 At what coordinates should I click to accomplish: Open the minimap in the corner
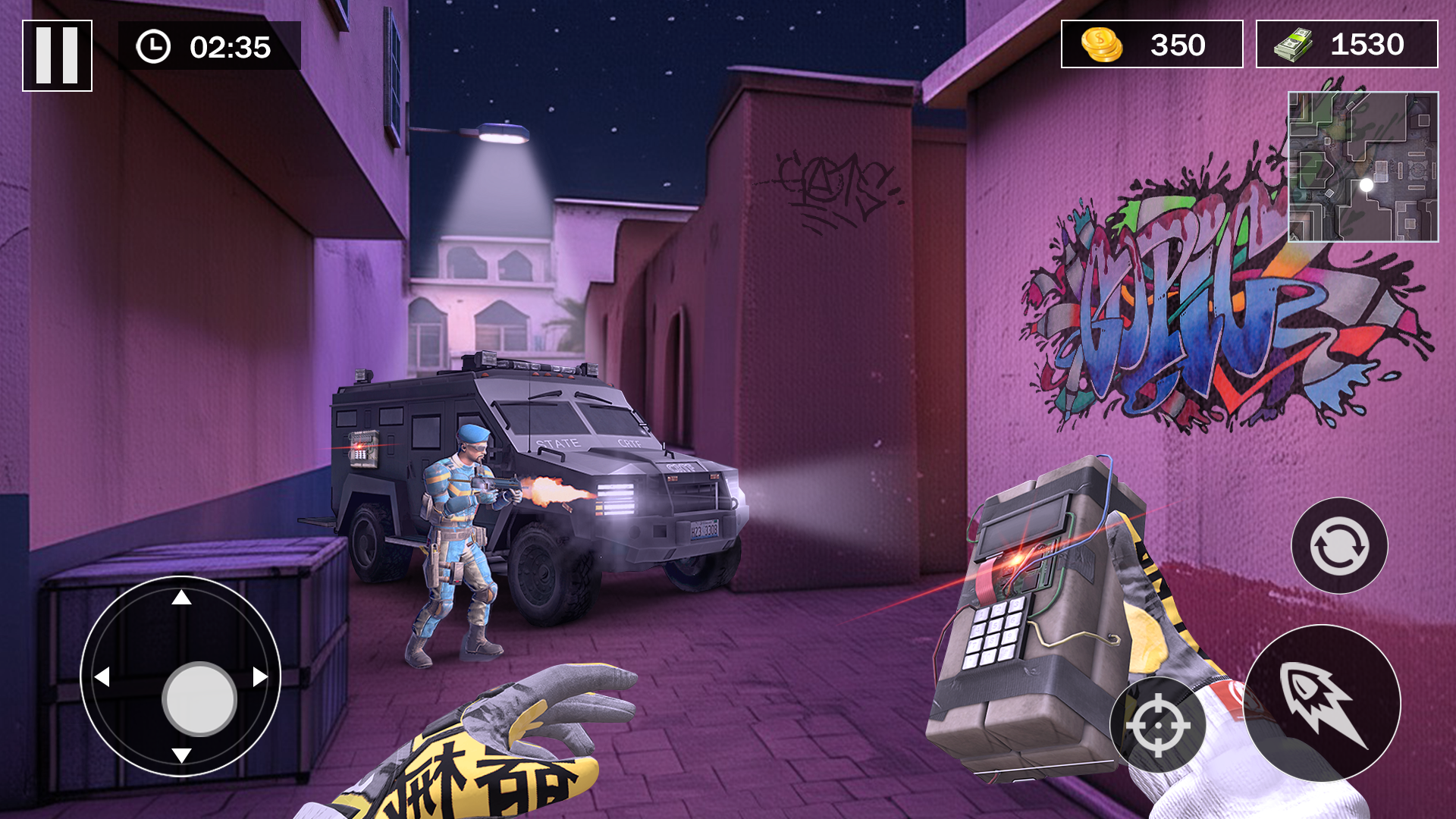point(1363,168)
